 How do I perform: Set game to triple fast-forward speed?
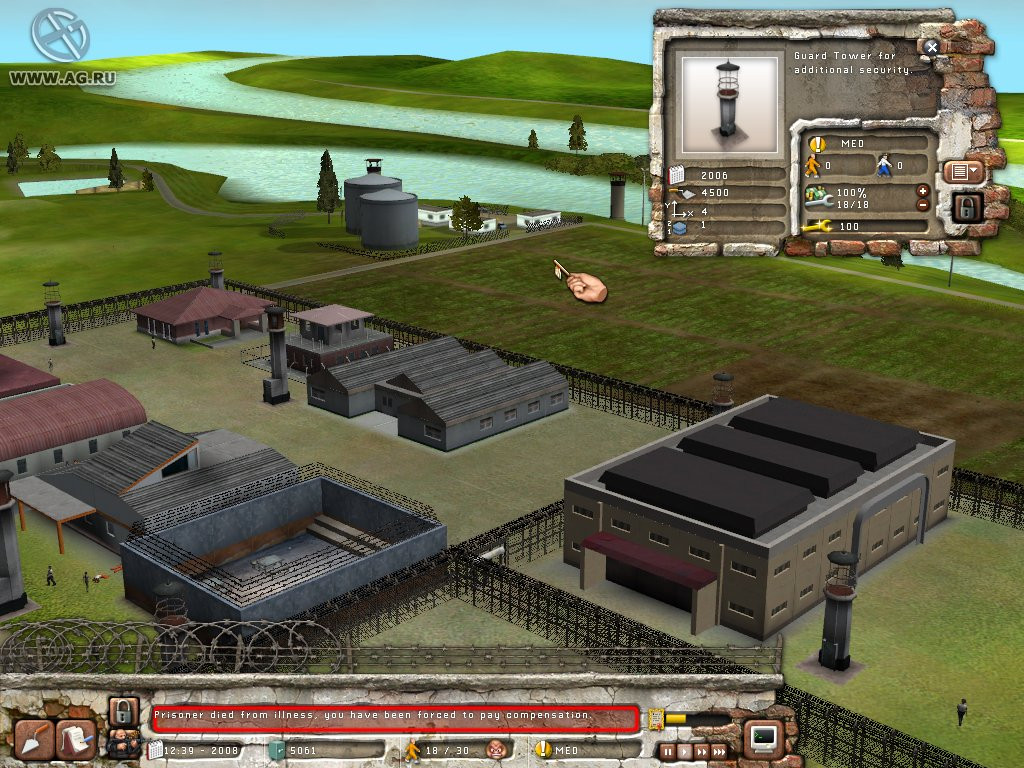tap(720, 750)
